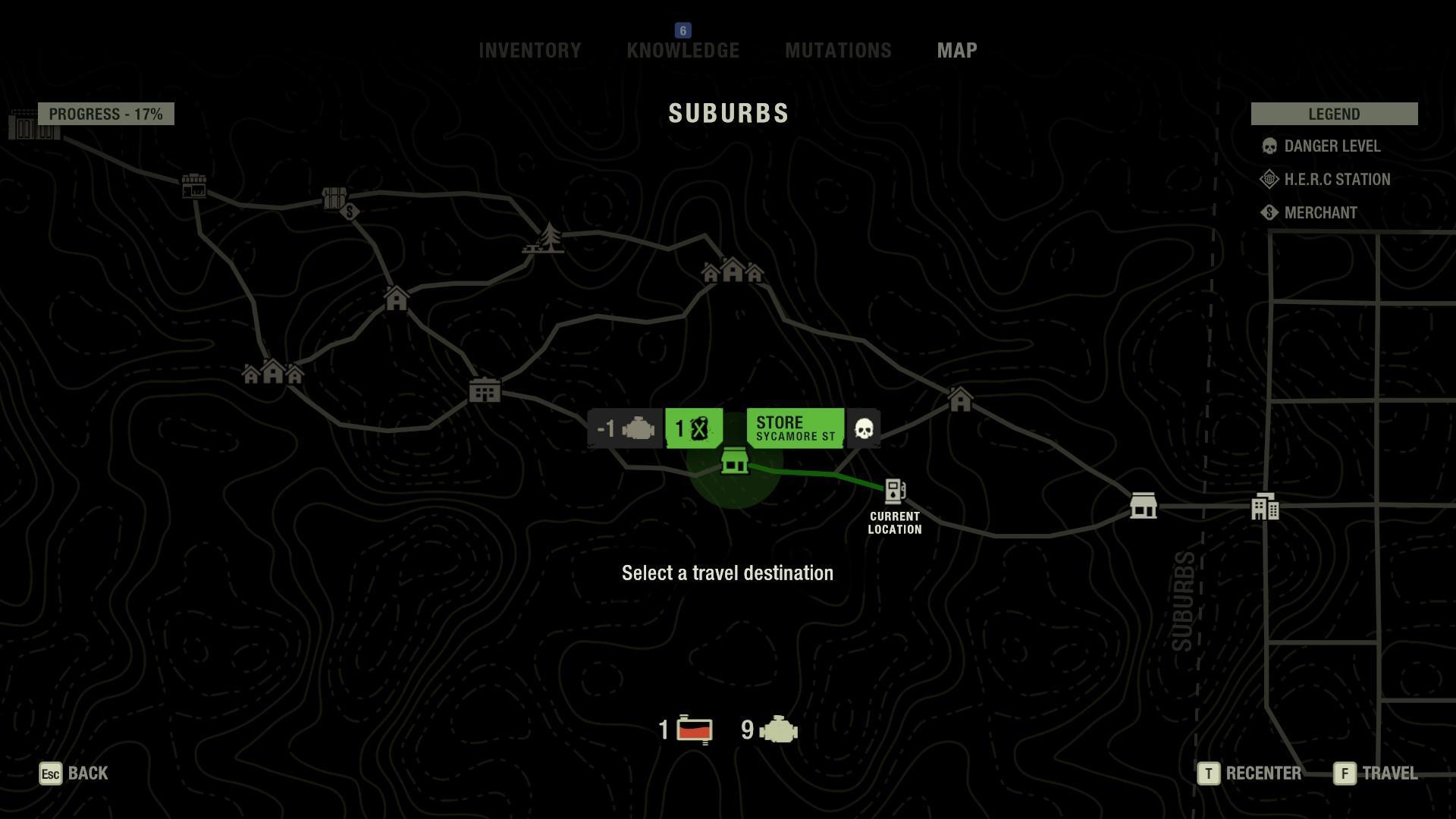Recenter the map view
The image size is (1456, 819).
[1250, 773]
